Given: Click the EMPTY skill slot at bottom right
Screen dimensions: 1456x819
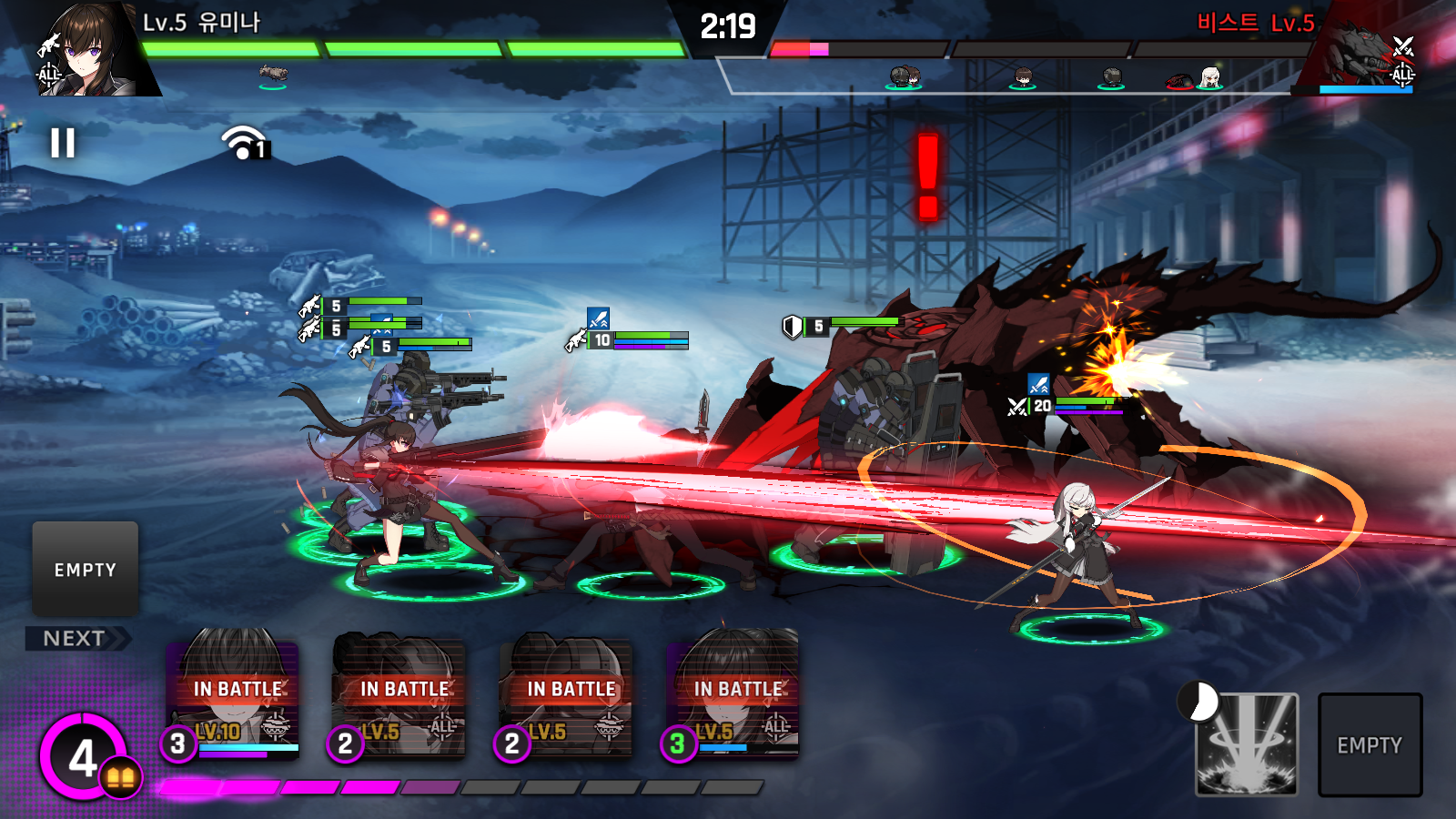Looking at the screenshot, I should point(1370,745).
